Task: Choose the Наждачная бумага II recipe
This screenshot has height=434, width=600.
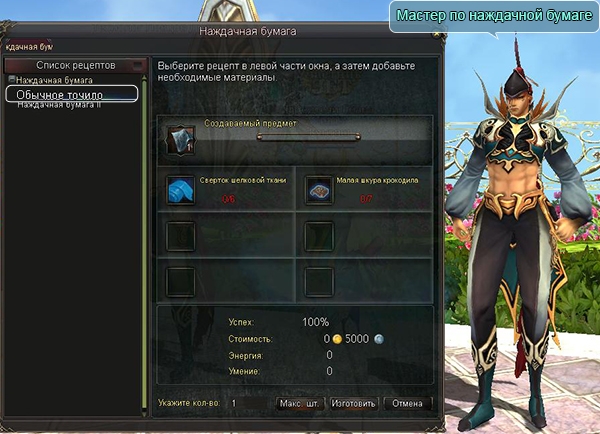Action: pyautogui.click(x=59, y=104)
